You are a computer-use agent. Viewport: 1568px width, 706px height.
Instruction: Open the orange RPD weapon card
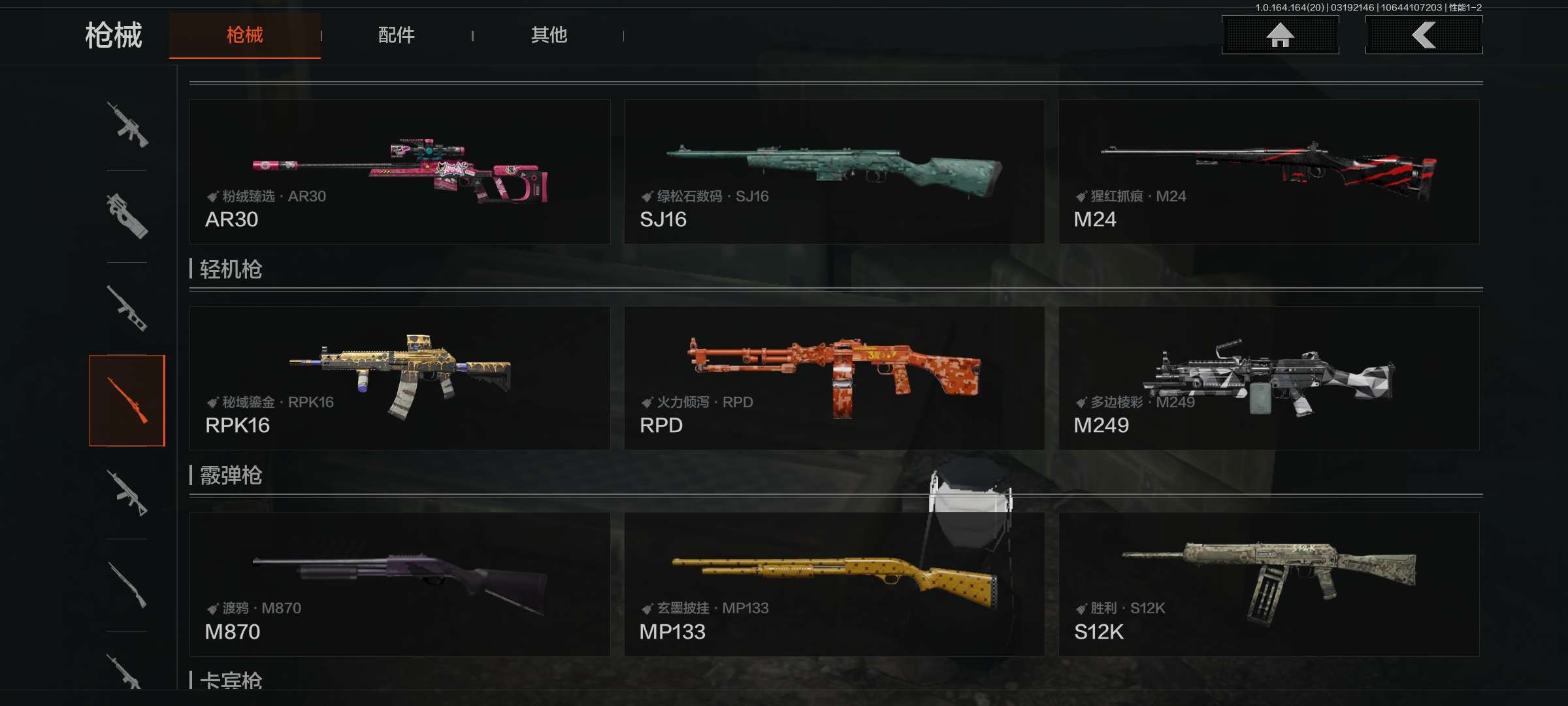pos(834,378)
